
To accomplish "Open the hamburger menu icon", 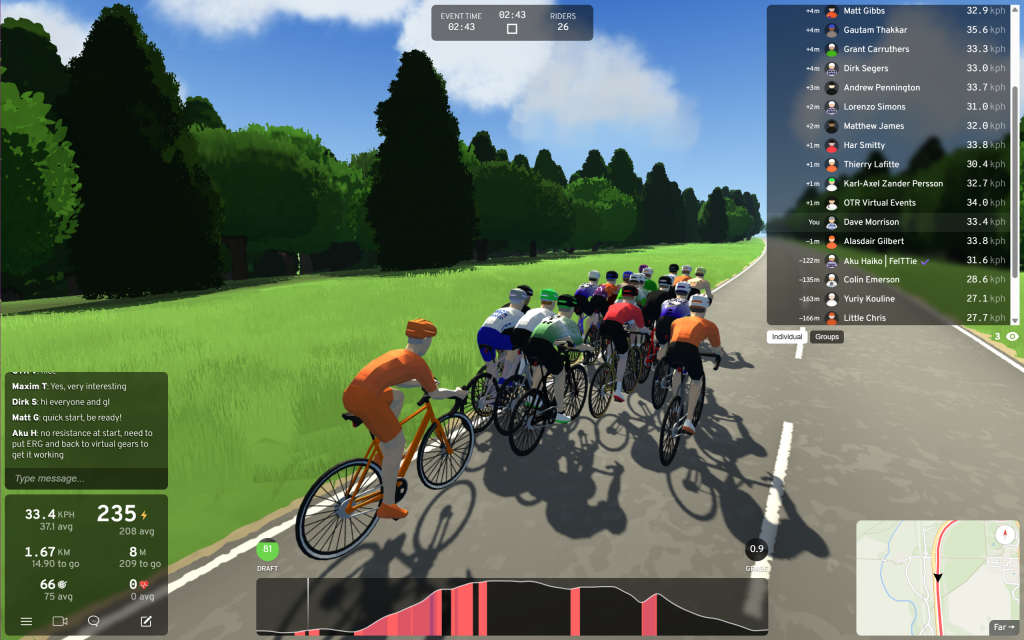I will [x=26, y=621].
